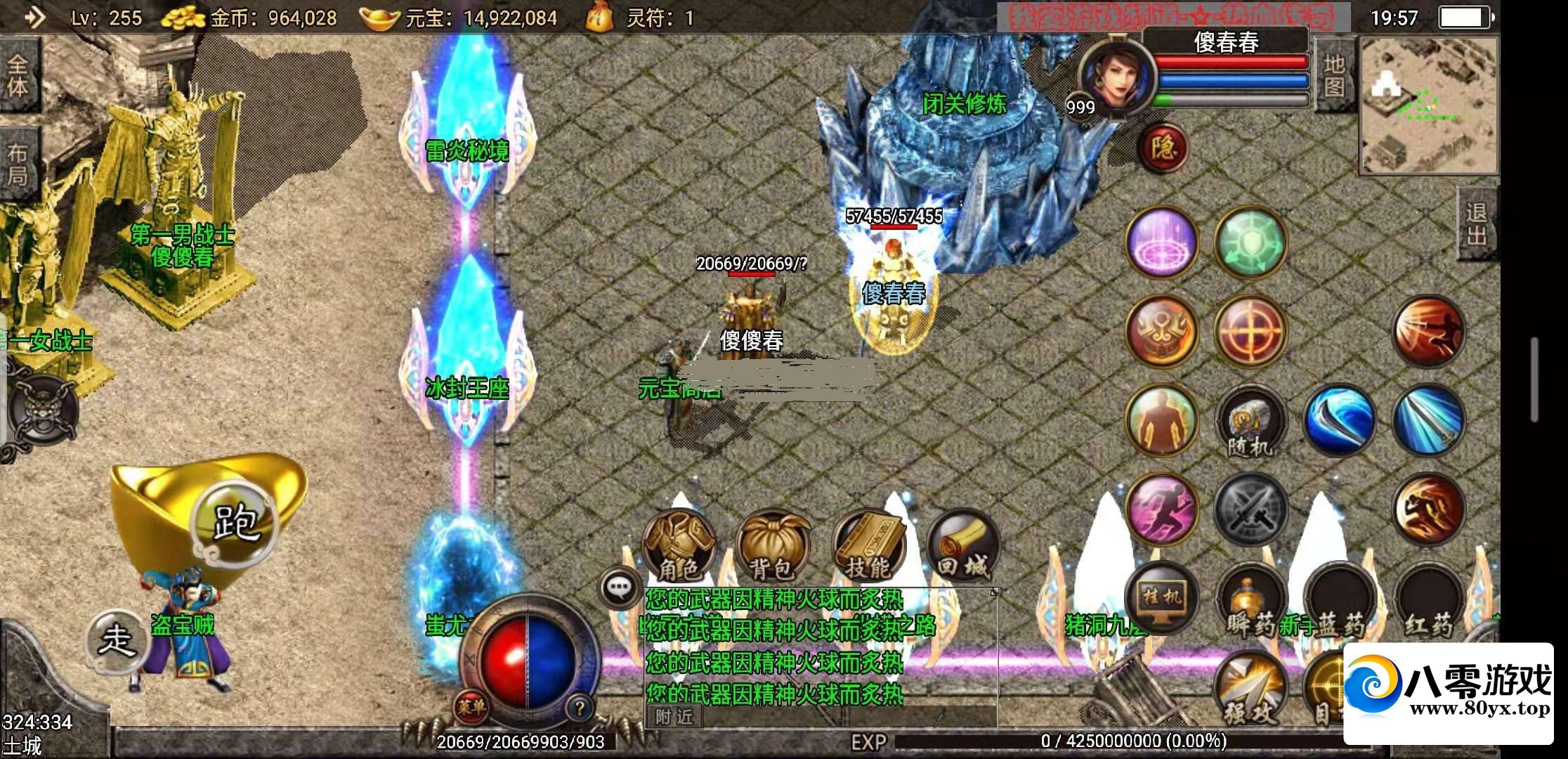
Task: Open the 布局 layout button
Action: [x=18, y=164]
